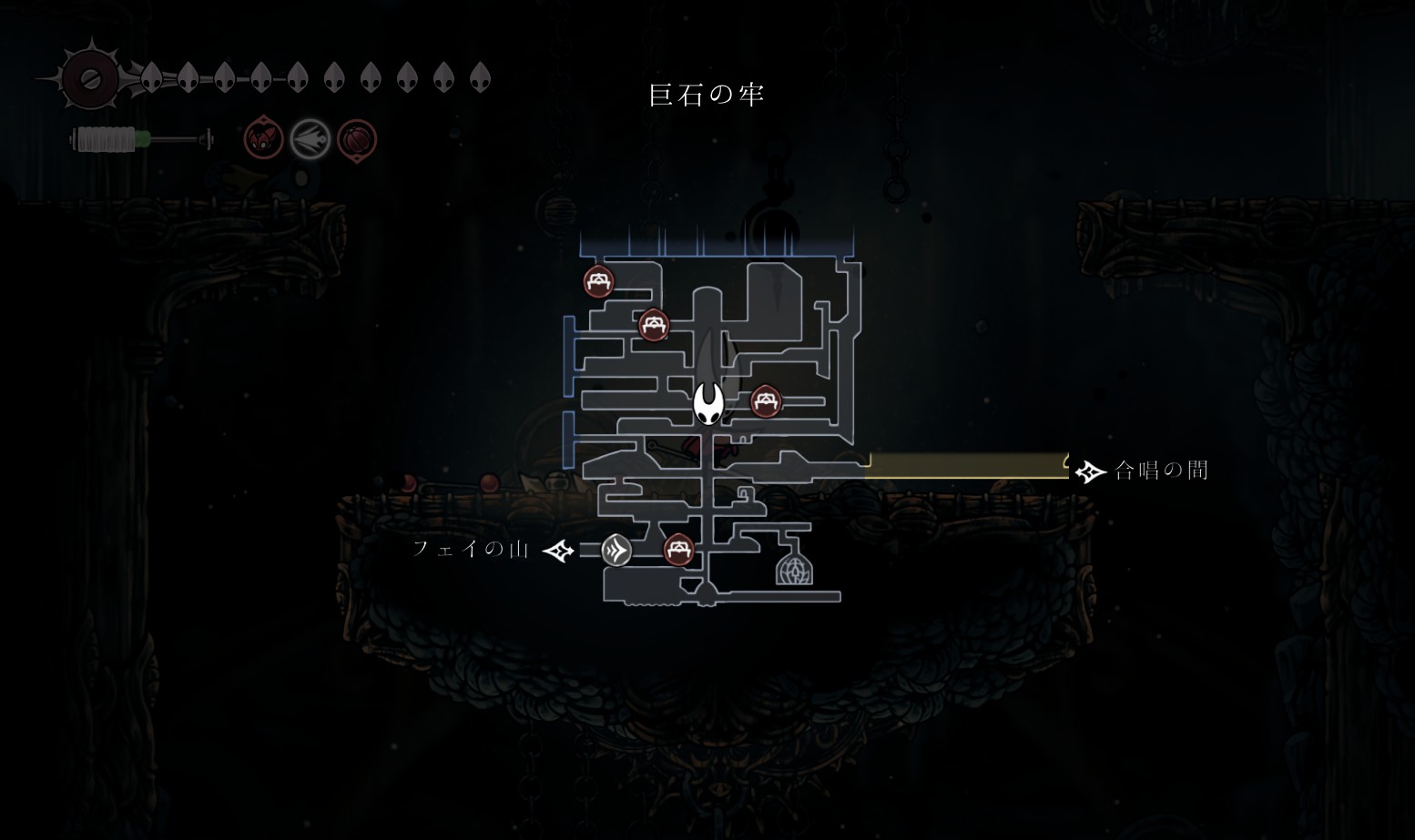Click the topmost bench marker on the map

(598, 281)
